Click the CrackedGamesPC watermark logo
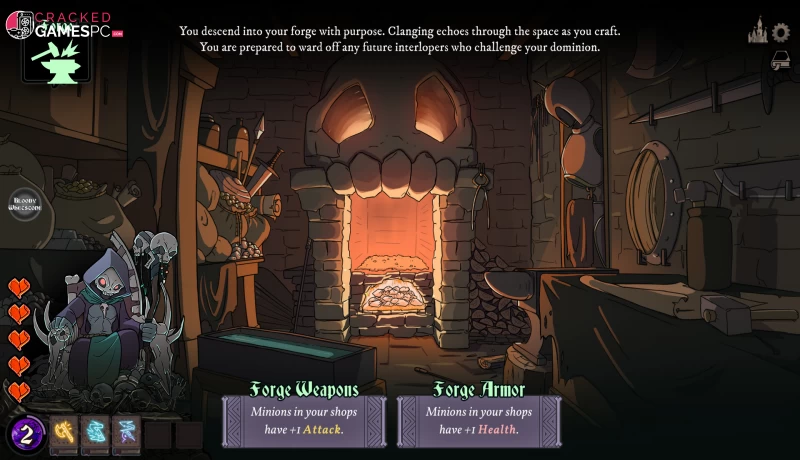 pos(60,24)
